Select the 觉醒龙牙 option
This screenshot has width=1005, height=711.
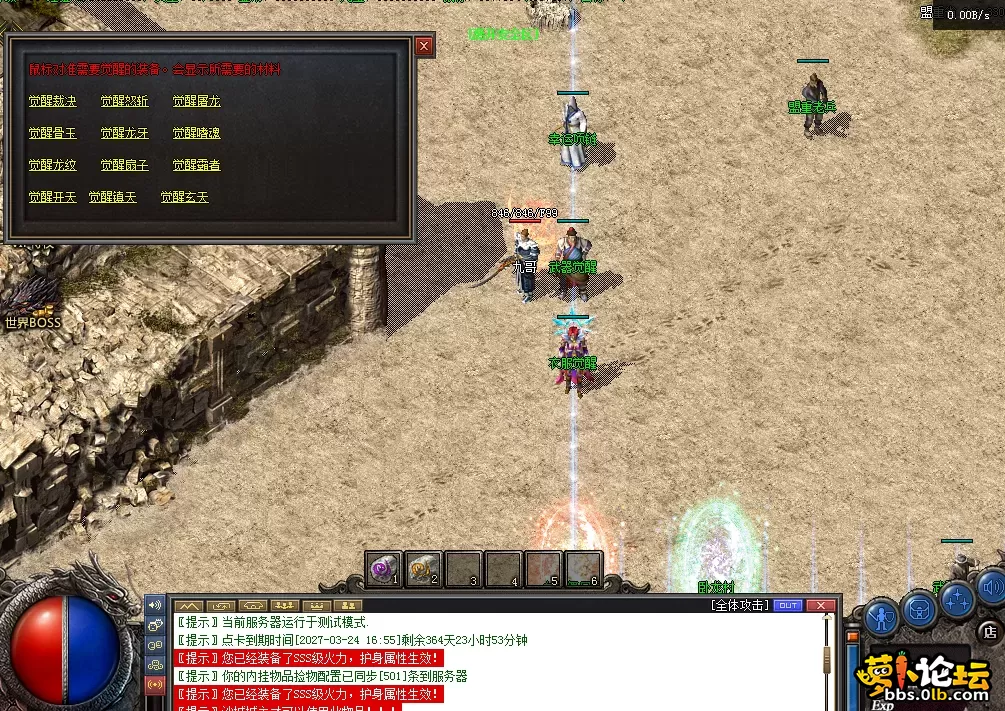point(124,133)
